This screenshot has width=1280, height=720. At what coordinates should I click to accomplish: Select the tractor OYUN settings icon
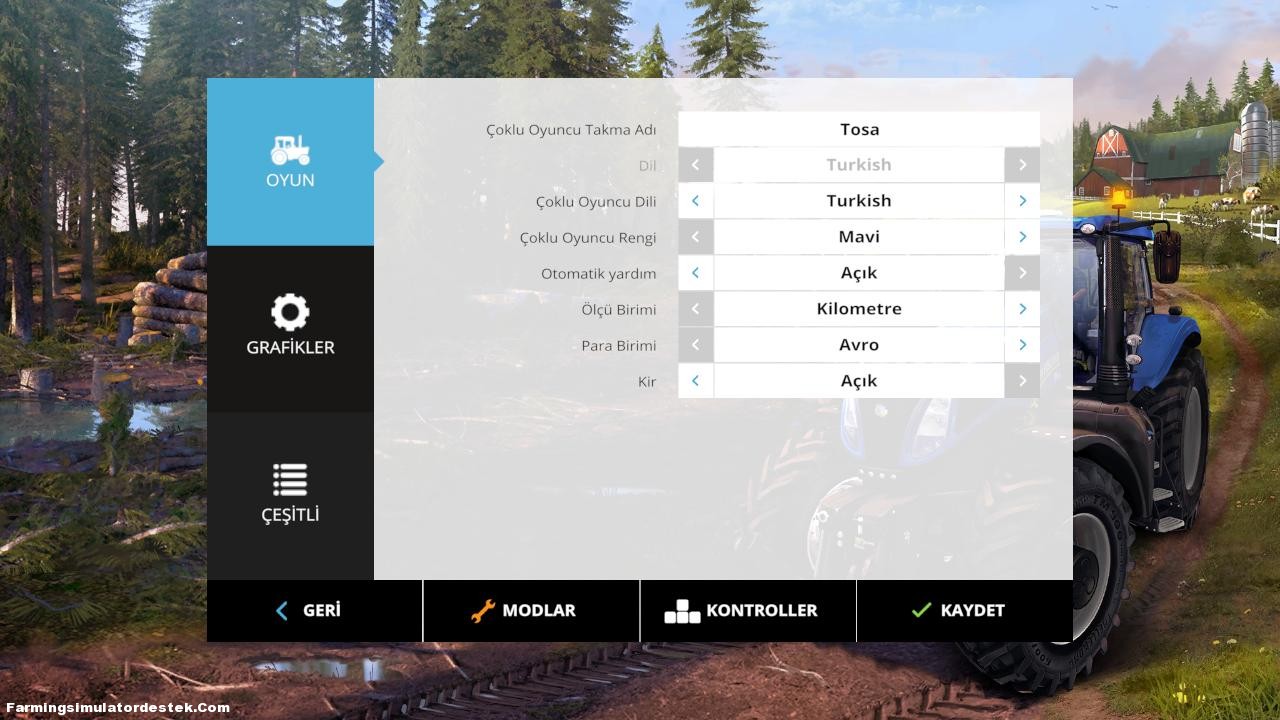[x=290, y=152]
